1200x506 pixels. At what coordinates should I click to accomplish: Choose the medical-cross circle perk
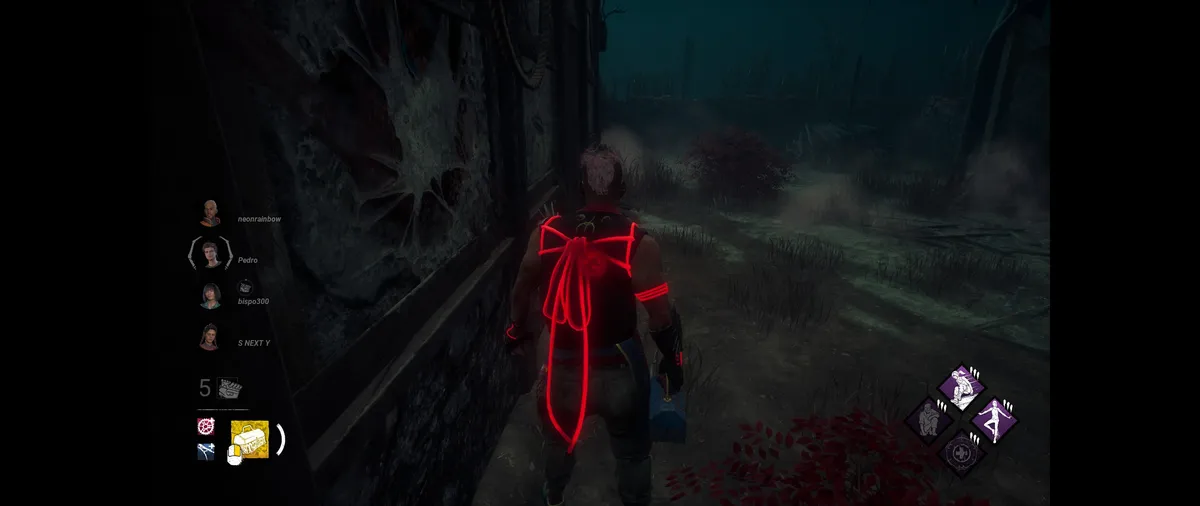coord(963,452)
